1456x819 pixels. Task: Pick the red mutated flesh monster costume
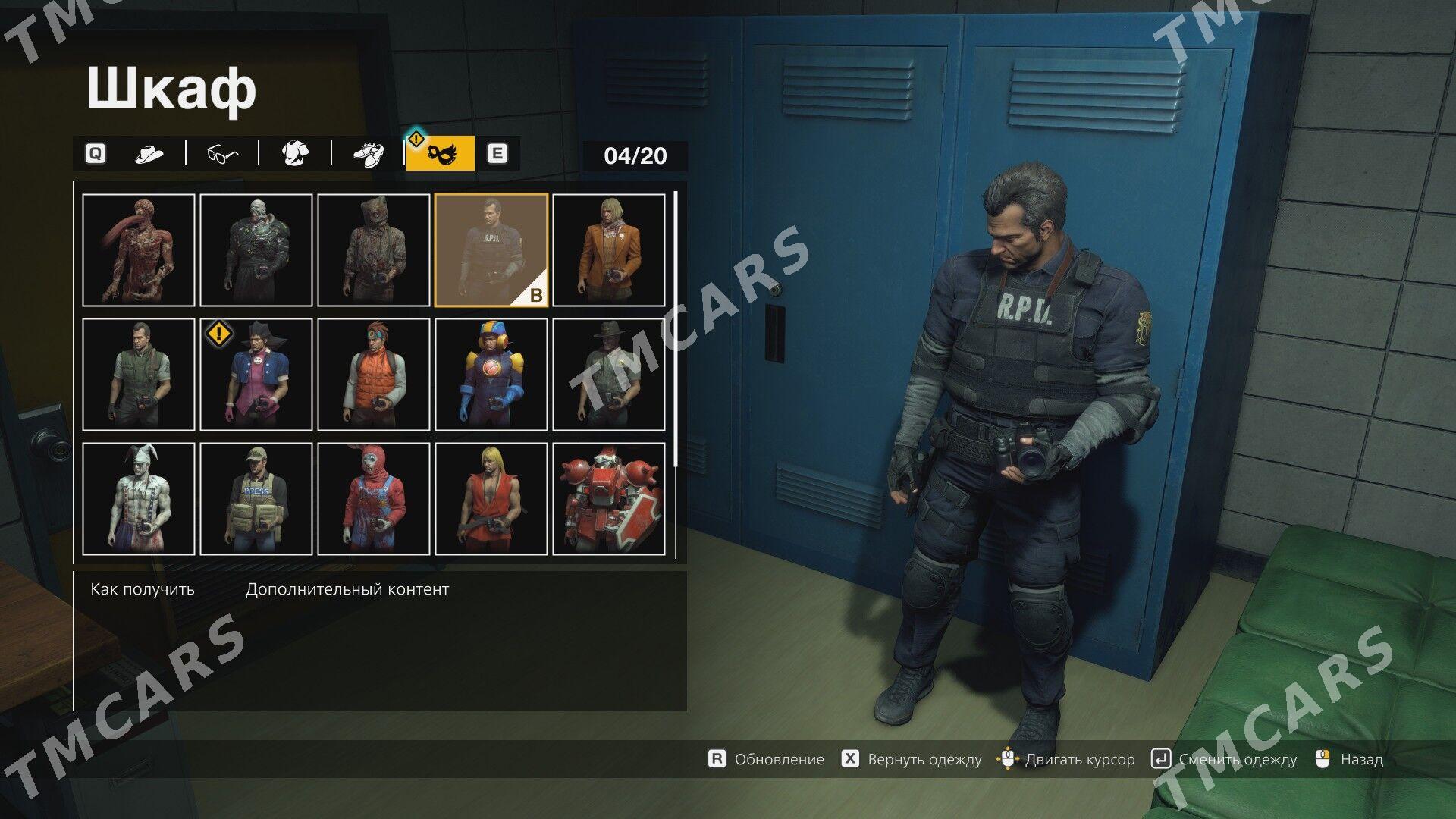139,250
